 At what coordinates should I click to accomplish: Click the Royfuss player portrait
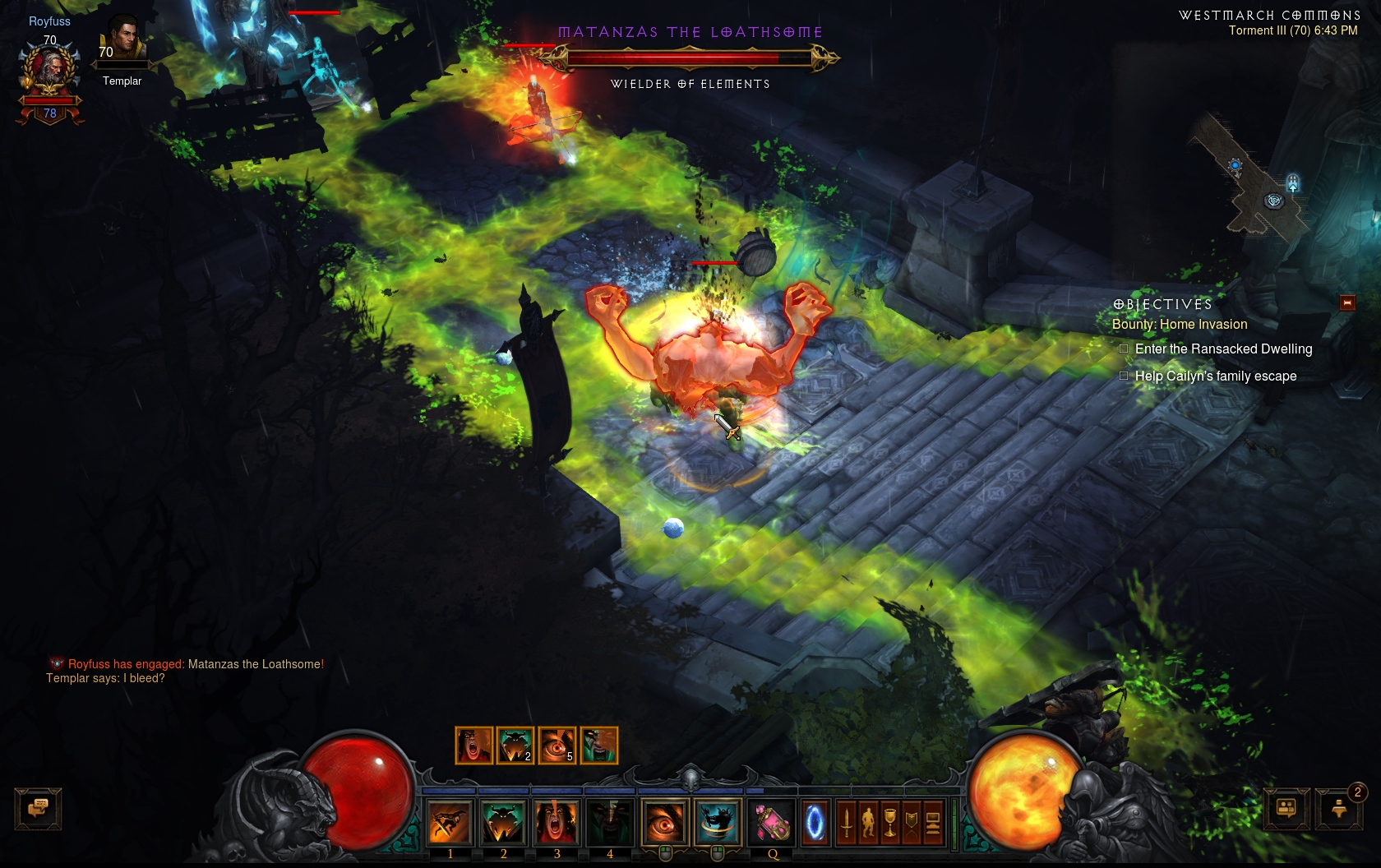point(50,70)
